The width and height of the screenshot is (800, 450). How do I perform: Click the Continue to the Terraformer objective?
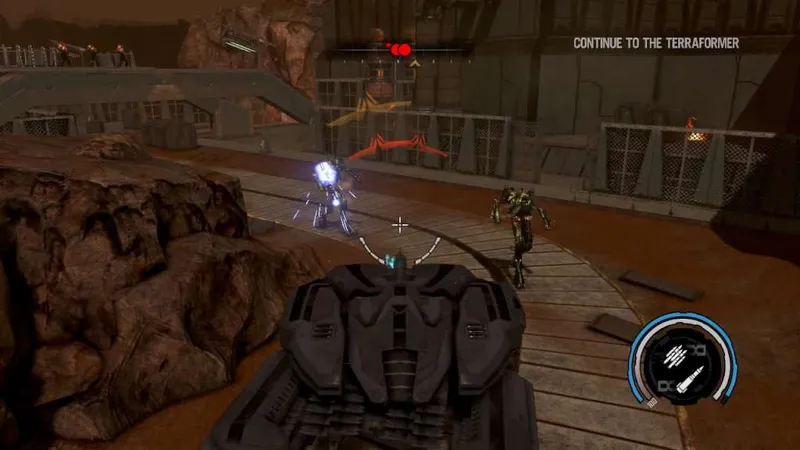670,43
